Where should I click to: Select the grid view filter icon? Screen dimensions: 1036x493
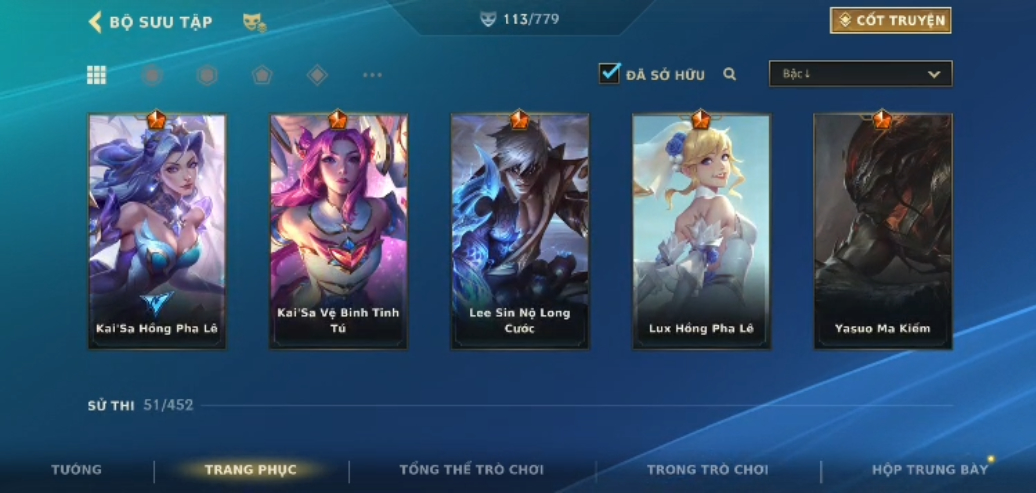coord(97,75)
